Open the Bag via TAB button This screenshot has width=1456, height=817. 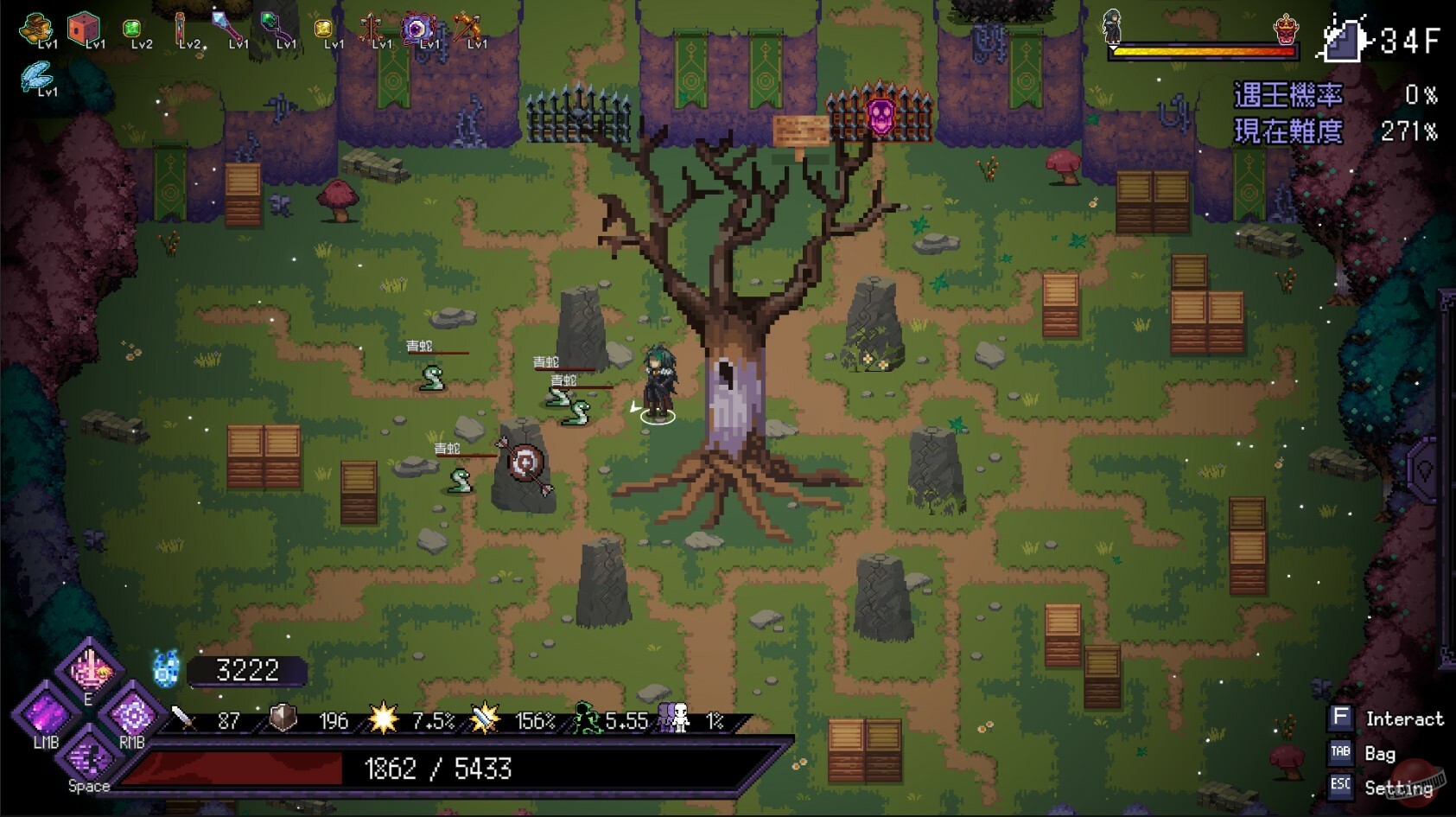pos(1341,753)
